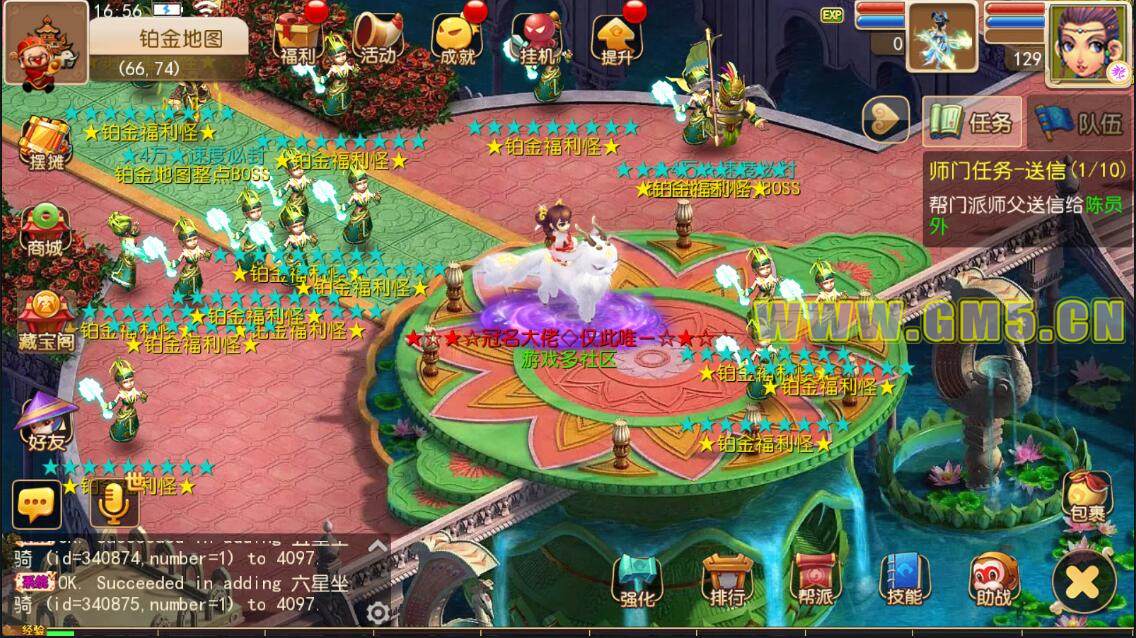Activate the 挂机 auto-battle icon
This screenshot has width=1136, height=638.
537,38
